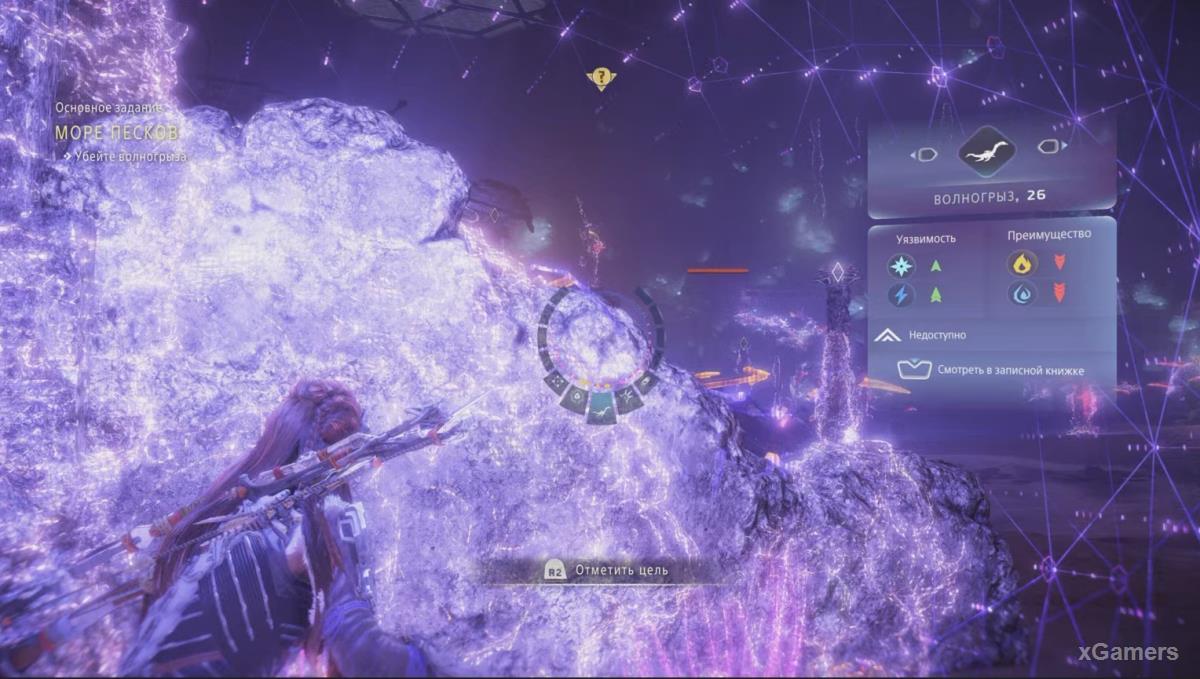Viewport: 1200px width, 679px height.
Task: Switch to the next scanned target arrow
Action: click(1047, 147)
